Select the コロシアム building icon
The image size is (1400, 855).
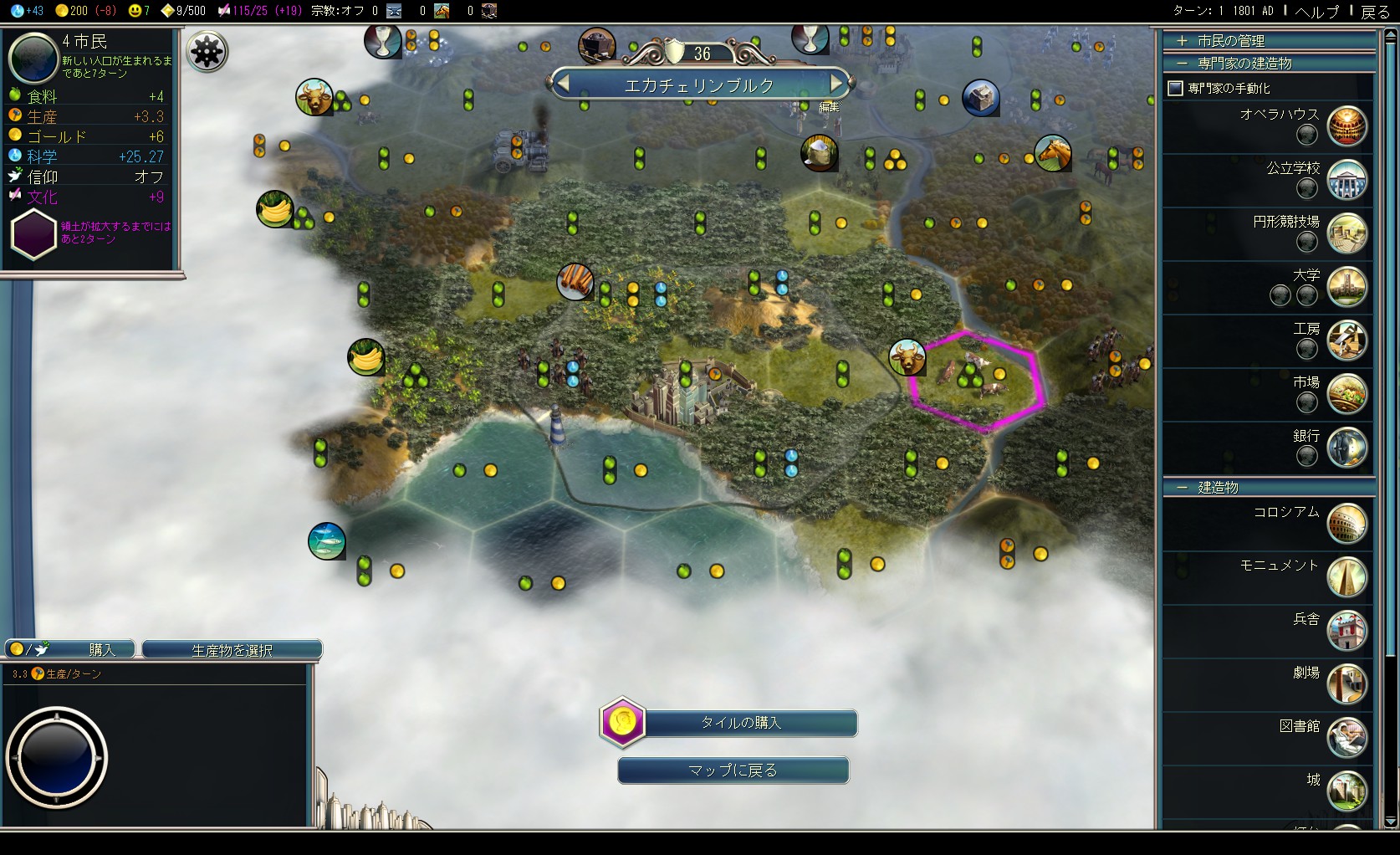pos(1346,524)
